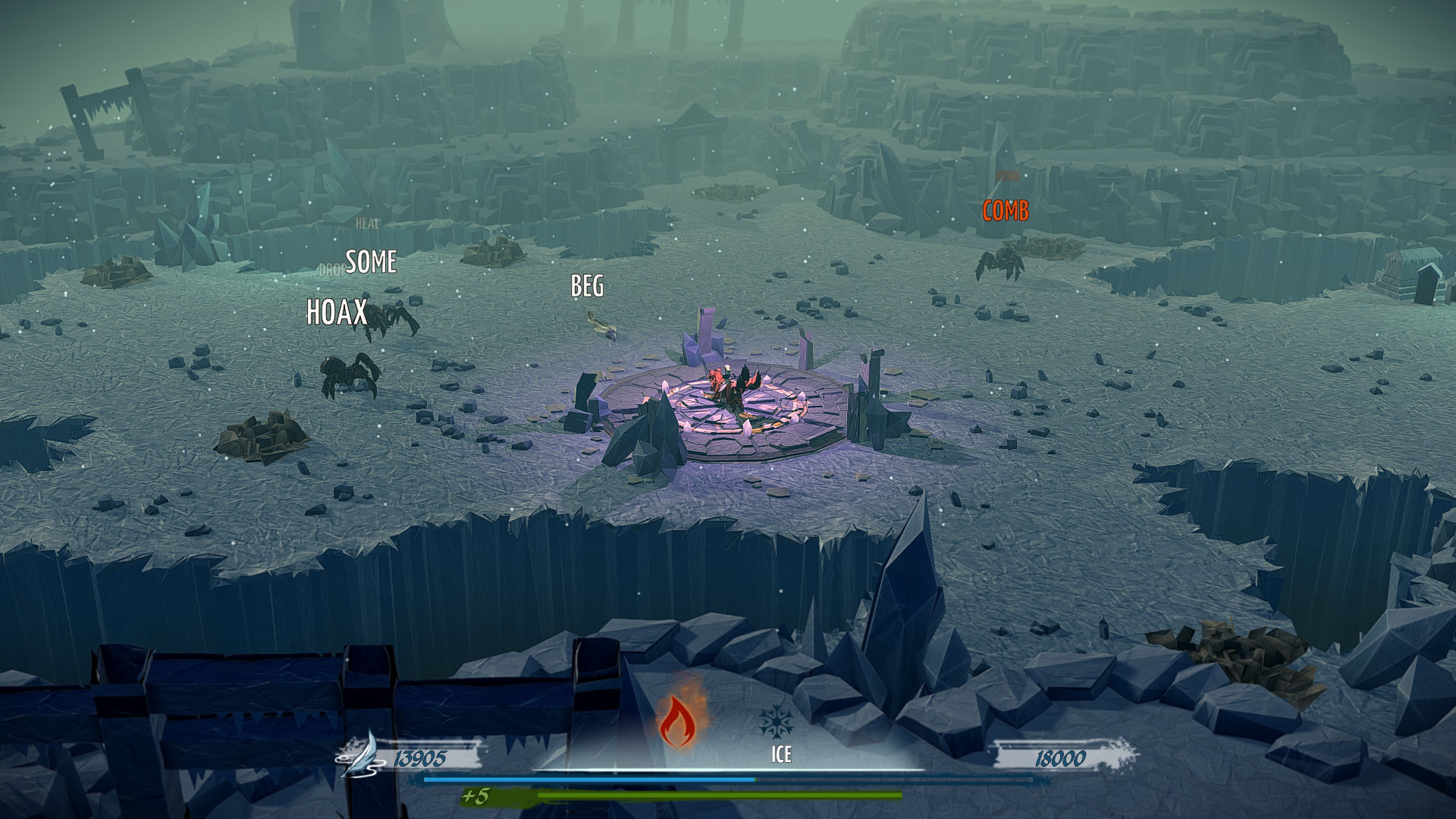This screenshot has width=1456, height=819.
Task: Click the ICE label below the snowflake
Action: 780,755
